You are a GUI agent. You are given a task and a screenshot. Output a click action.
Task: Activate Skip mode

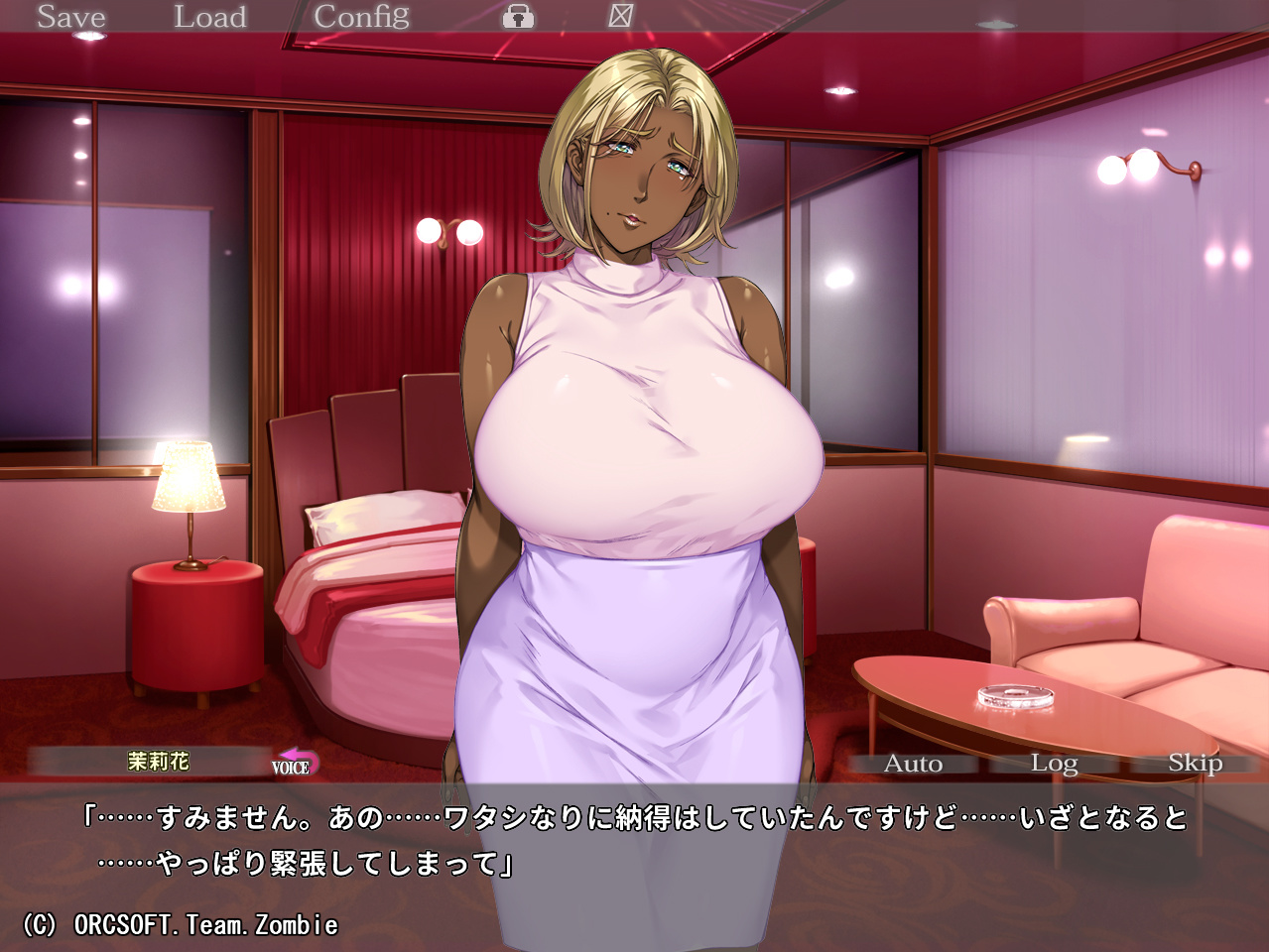pos(1195,763)
